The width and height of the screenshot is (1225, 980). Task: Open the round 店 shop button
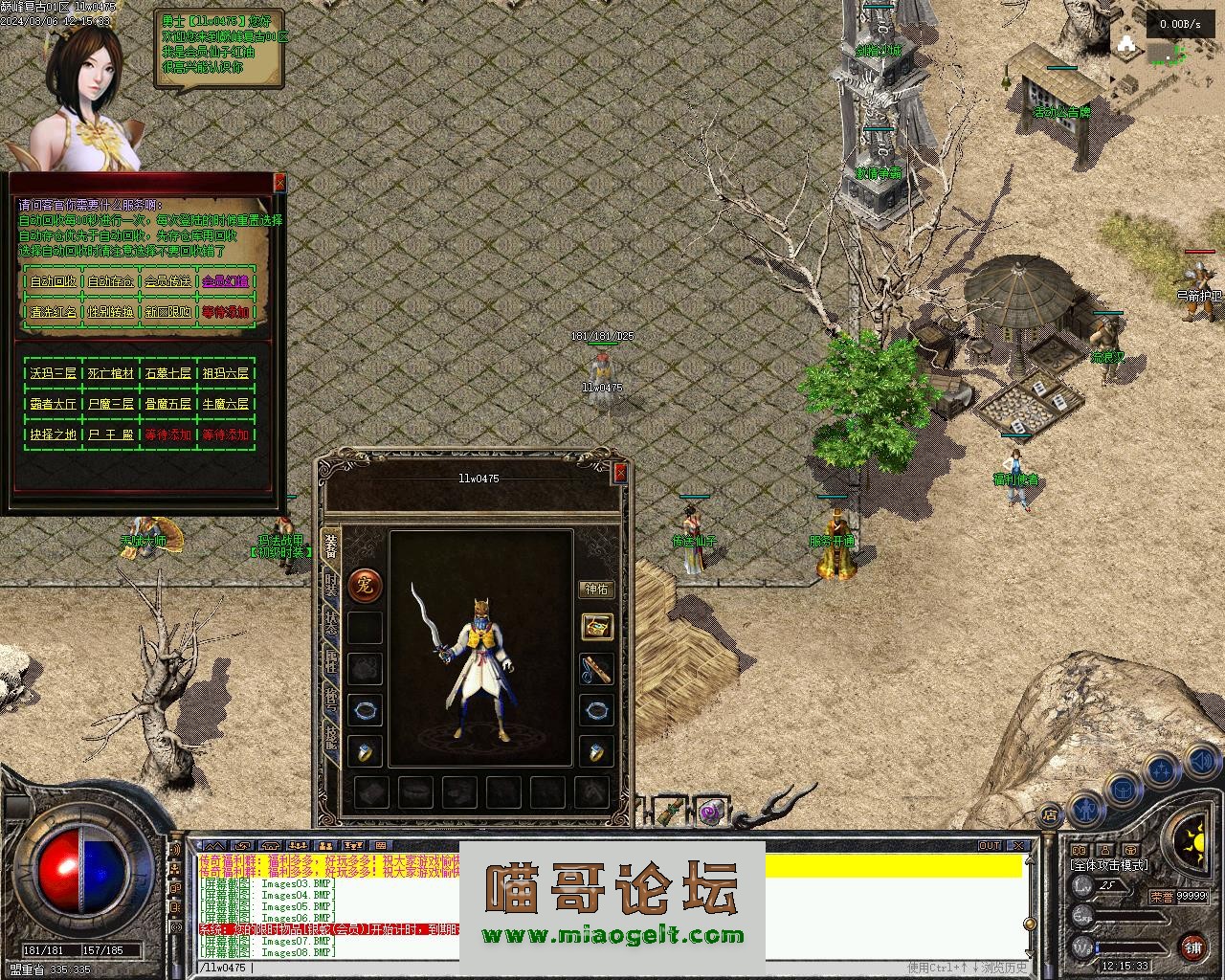pyautogui.click(x=1050, y=816)
